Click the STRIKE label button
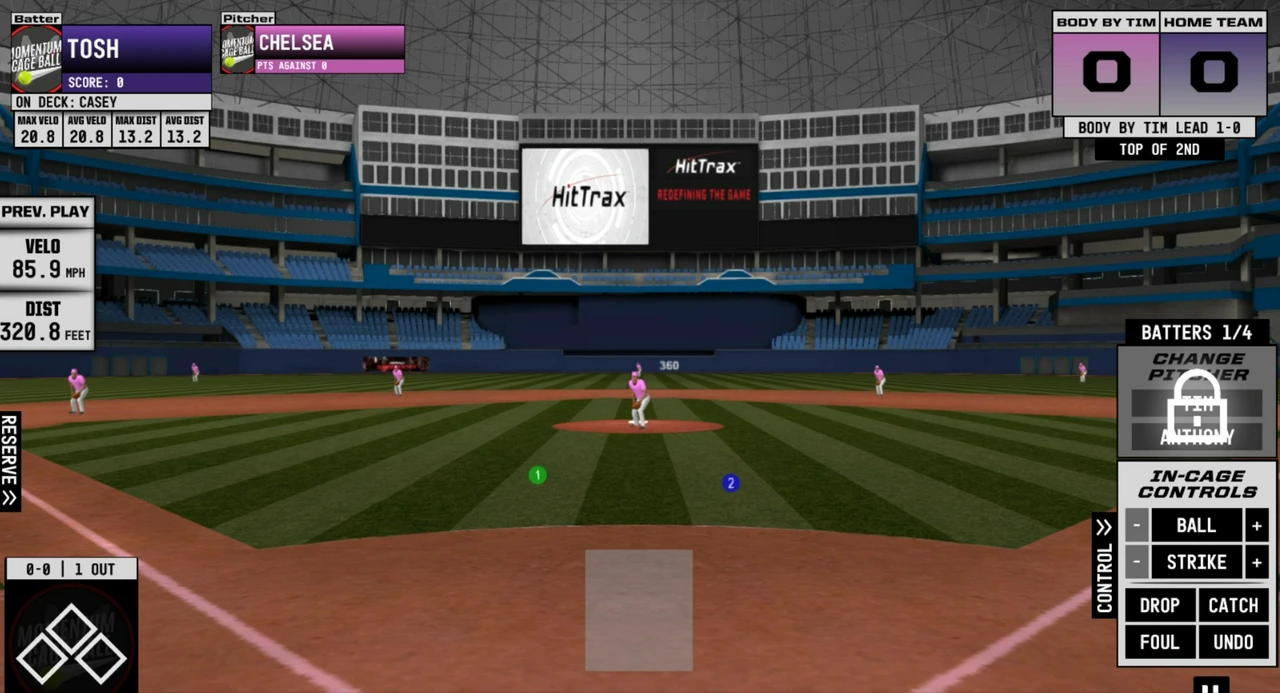 pos(1196,562)
